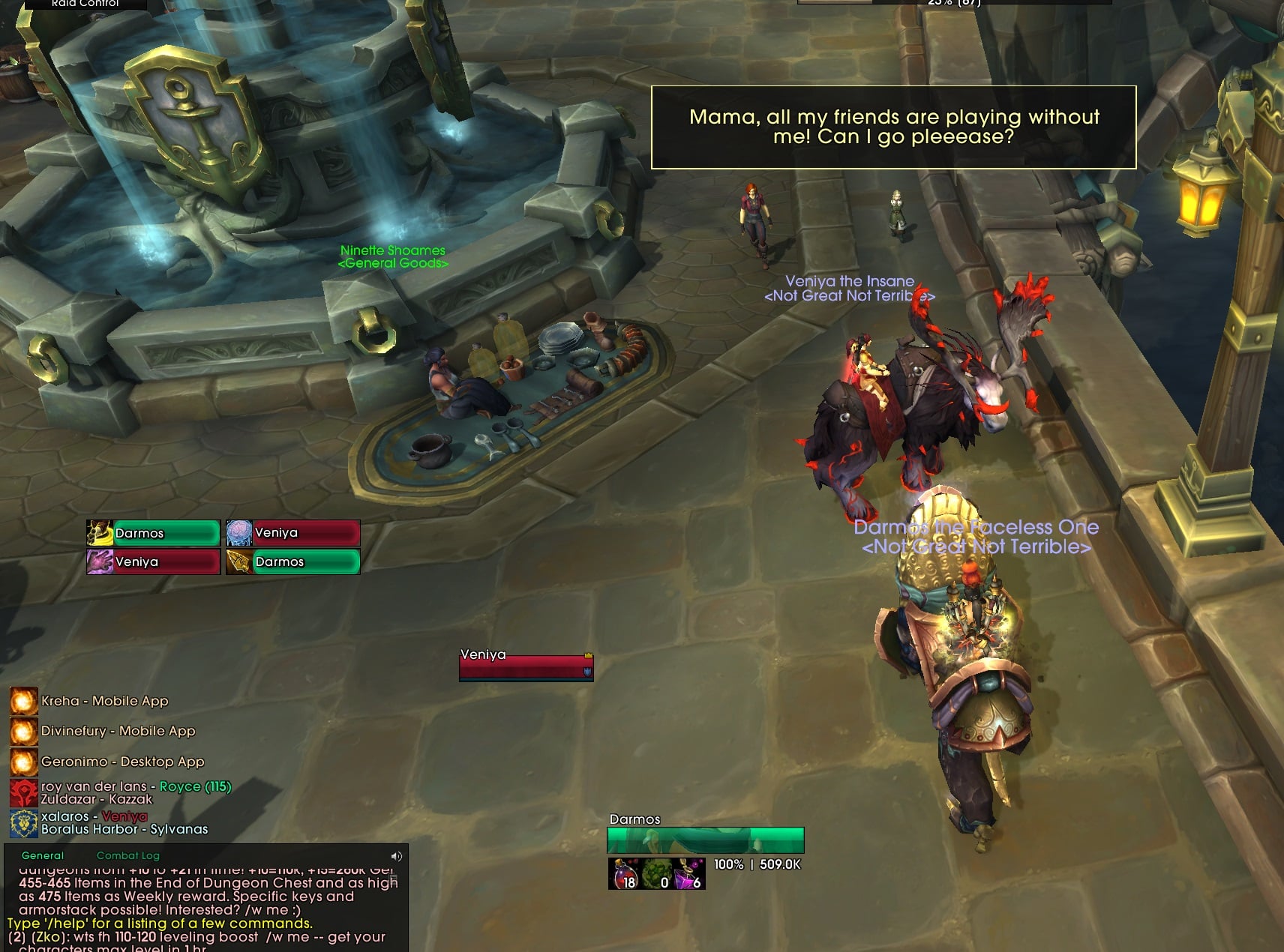Select Kreha in the friends list
The image size is (1284, 952).
(x=104, y=701)
